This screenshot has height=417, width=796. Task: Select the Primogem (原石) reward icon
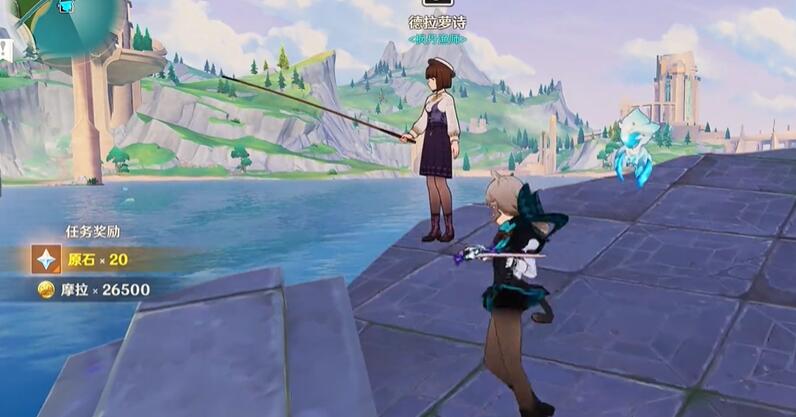(x=46, y=260)
